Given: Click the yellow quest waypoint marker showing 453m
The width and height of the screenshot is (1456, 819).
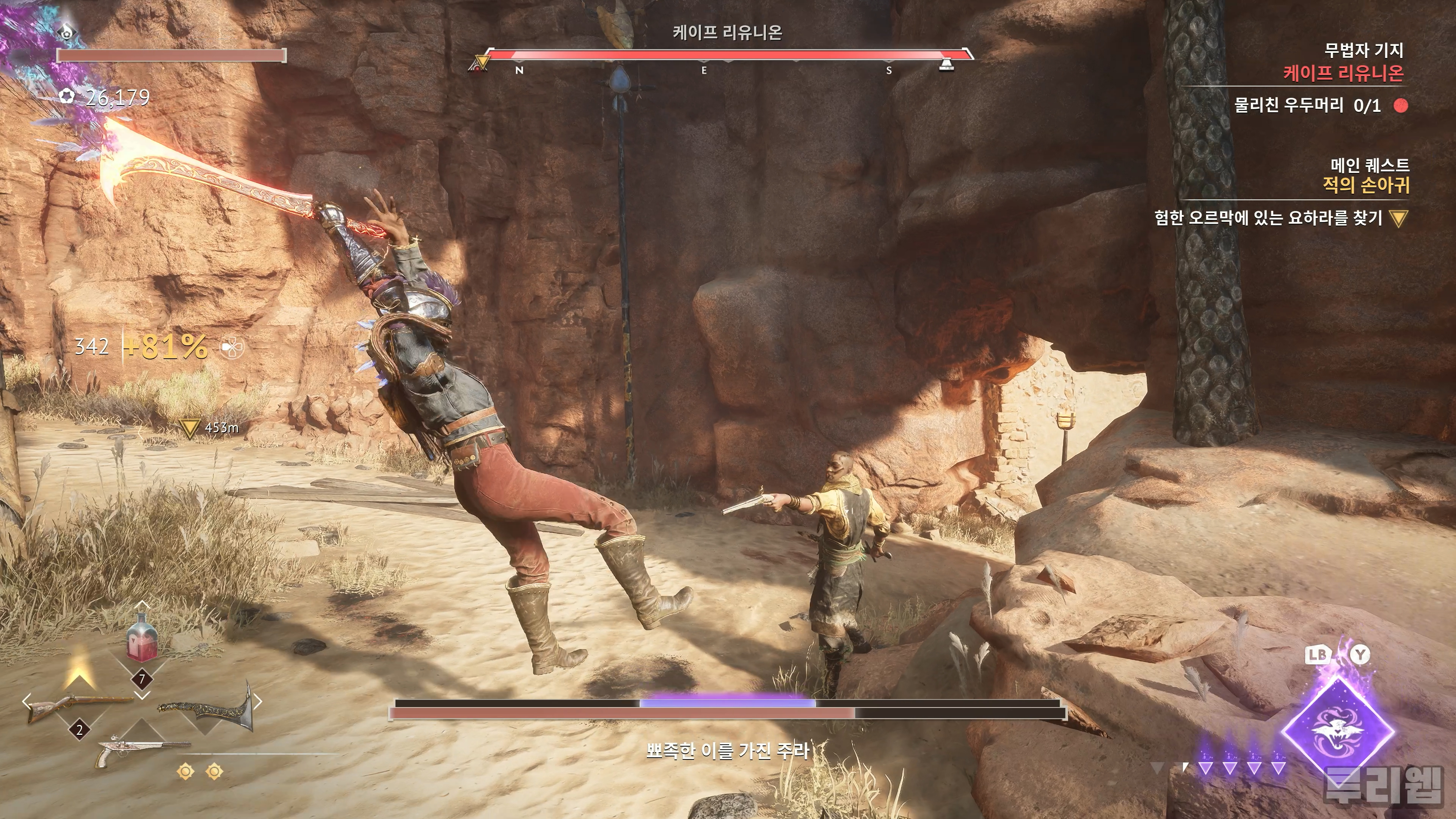Looking at the screenshot, I should pyautogui.click(x=189, y=428).
